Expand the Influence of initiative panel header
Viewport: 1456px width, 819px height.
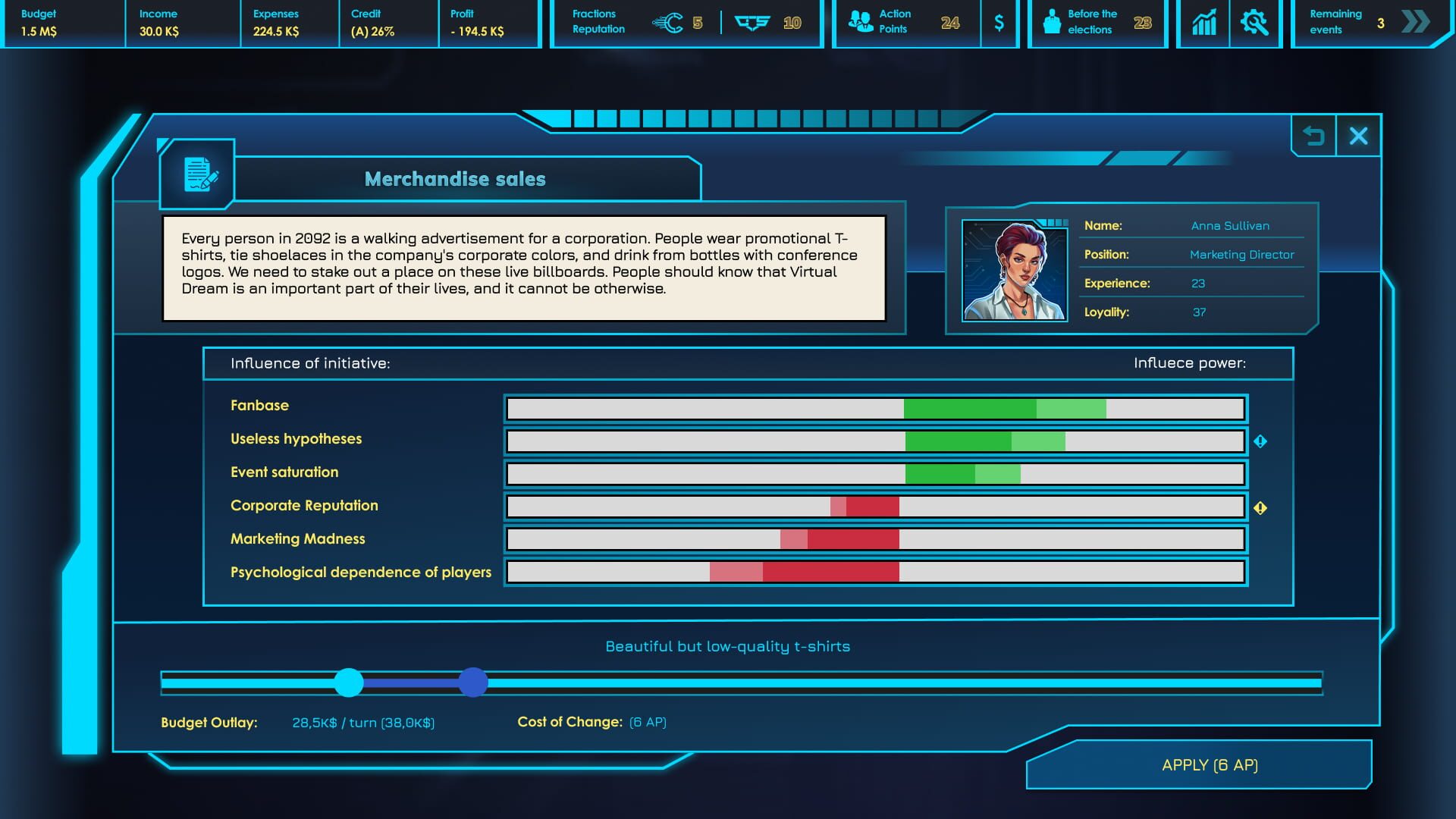point(747,362)
